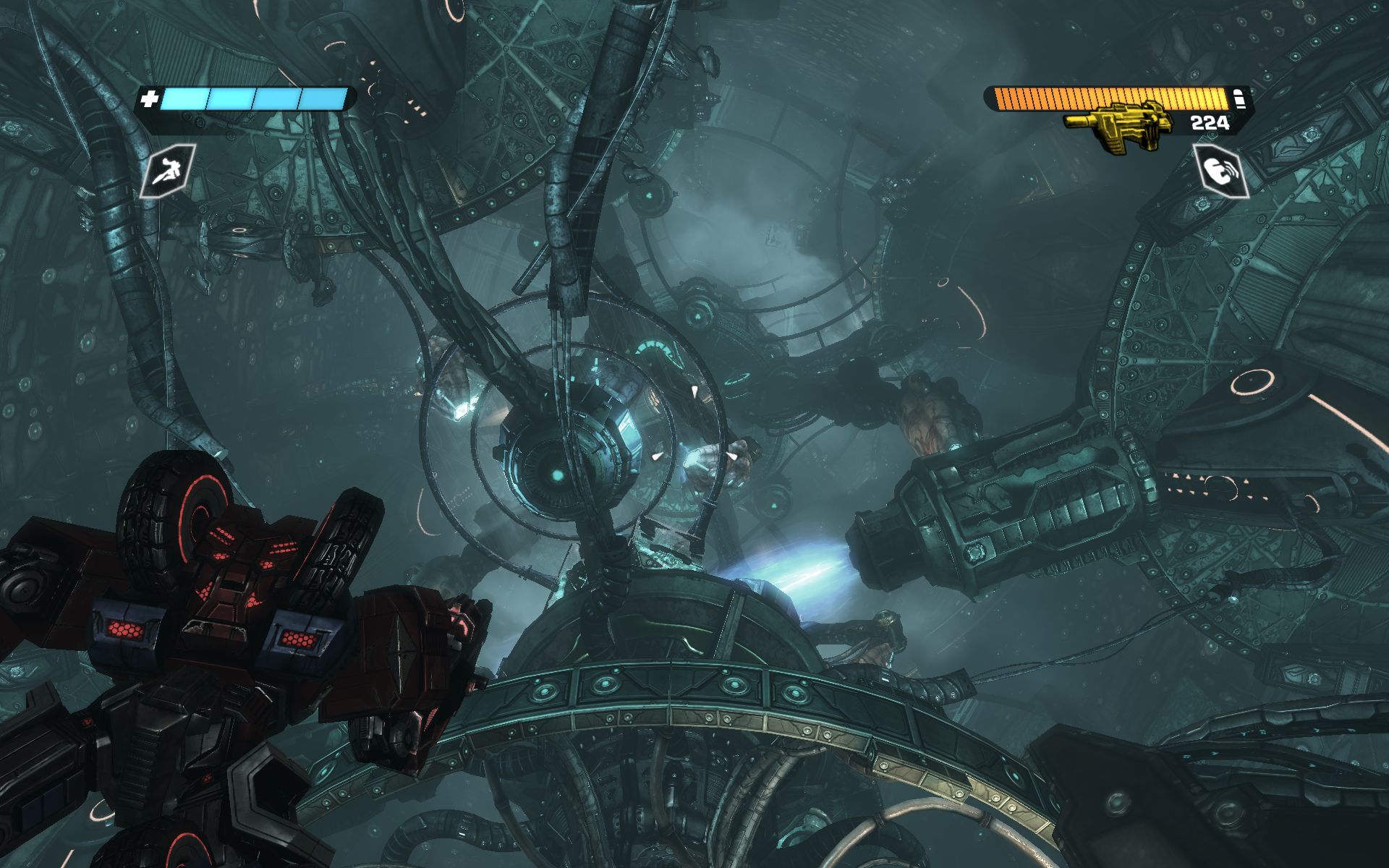
Task: Trigger the ability icon beneath the ammo counter
Action: (1221, 171)
